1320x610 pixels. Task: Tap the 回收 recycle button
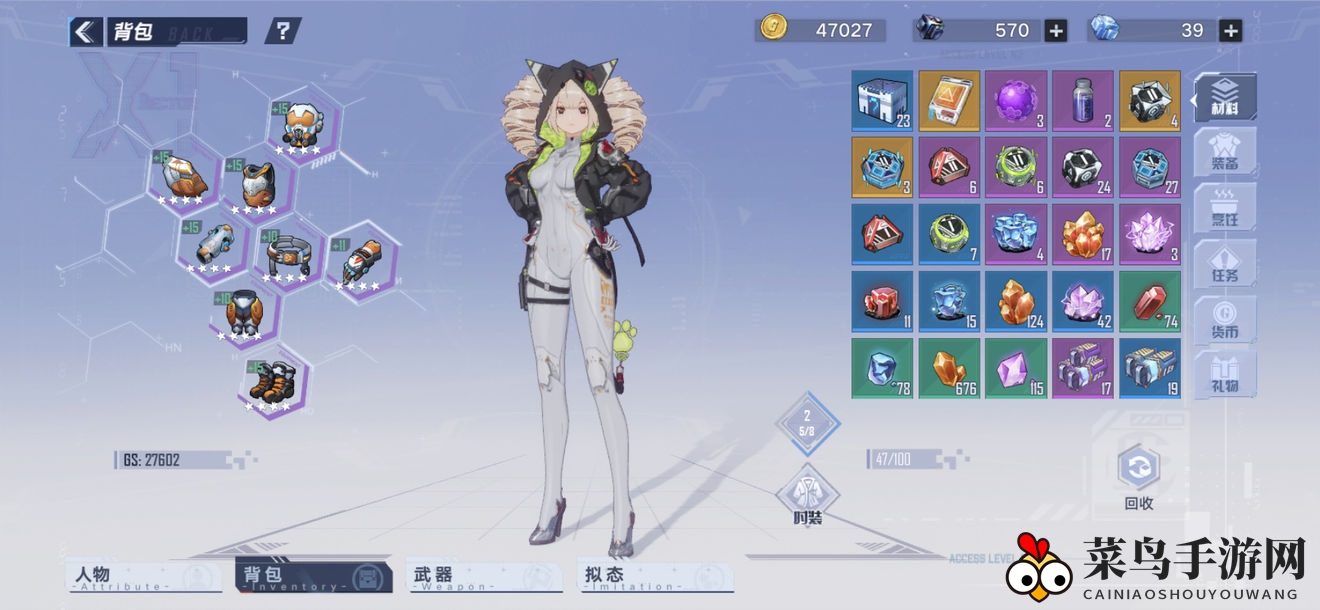[1139, 478]
